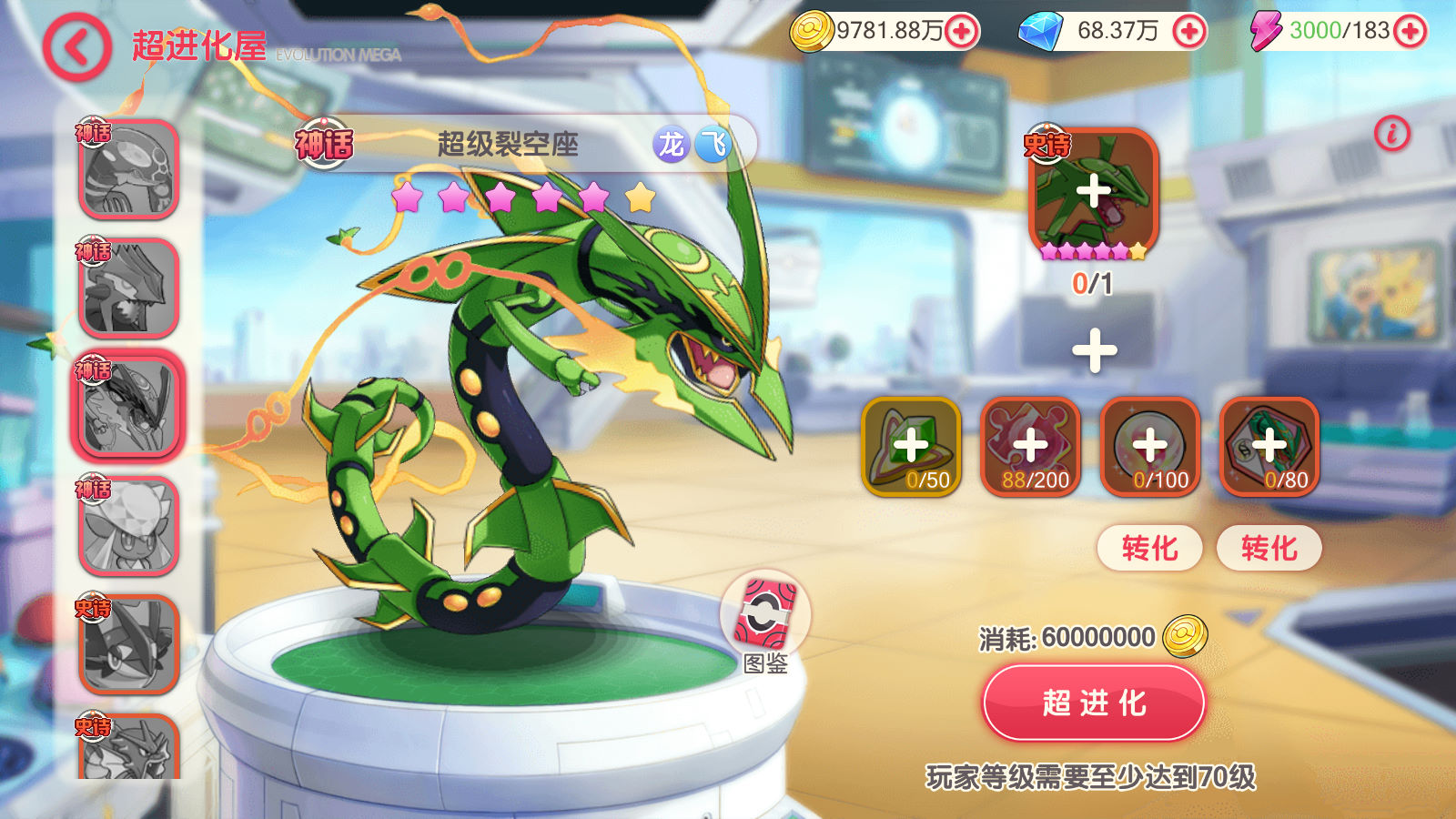Add the epic Rayquaza material 0/1
This screenshot has width=1456, height=819.
click(x=1093, y=192)
